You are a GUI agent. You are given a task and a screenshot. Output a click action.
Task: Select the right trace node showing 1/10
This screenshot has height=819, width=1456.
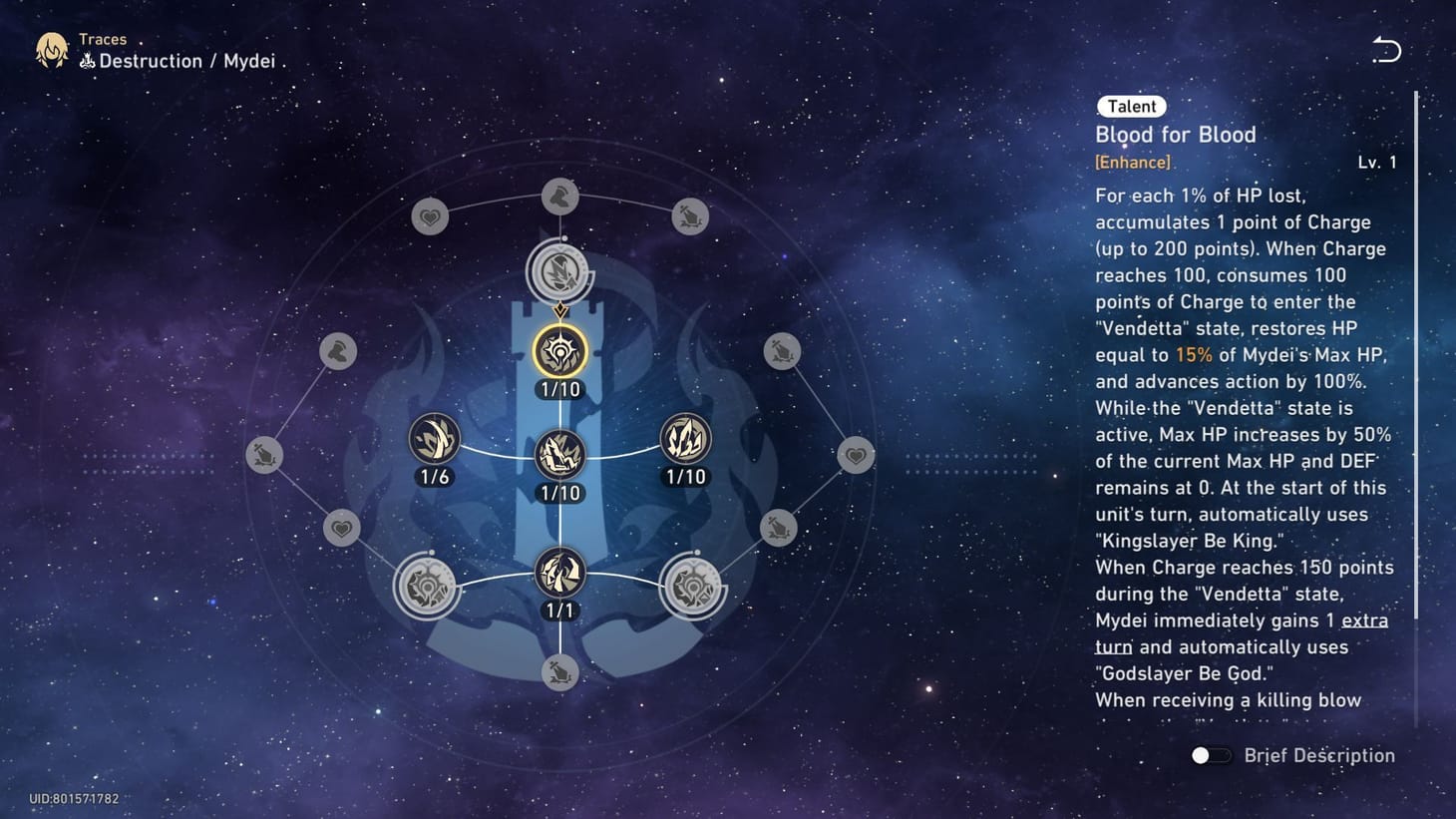pos(686,439)
